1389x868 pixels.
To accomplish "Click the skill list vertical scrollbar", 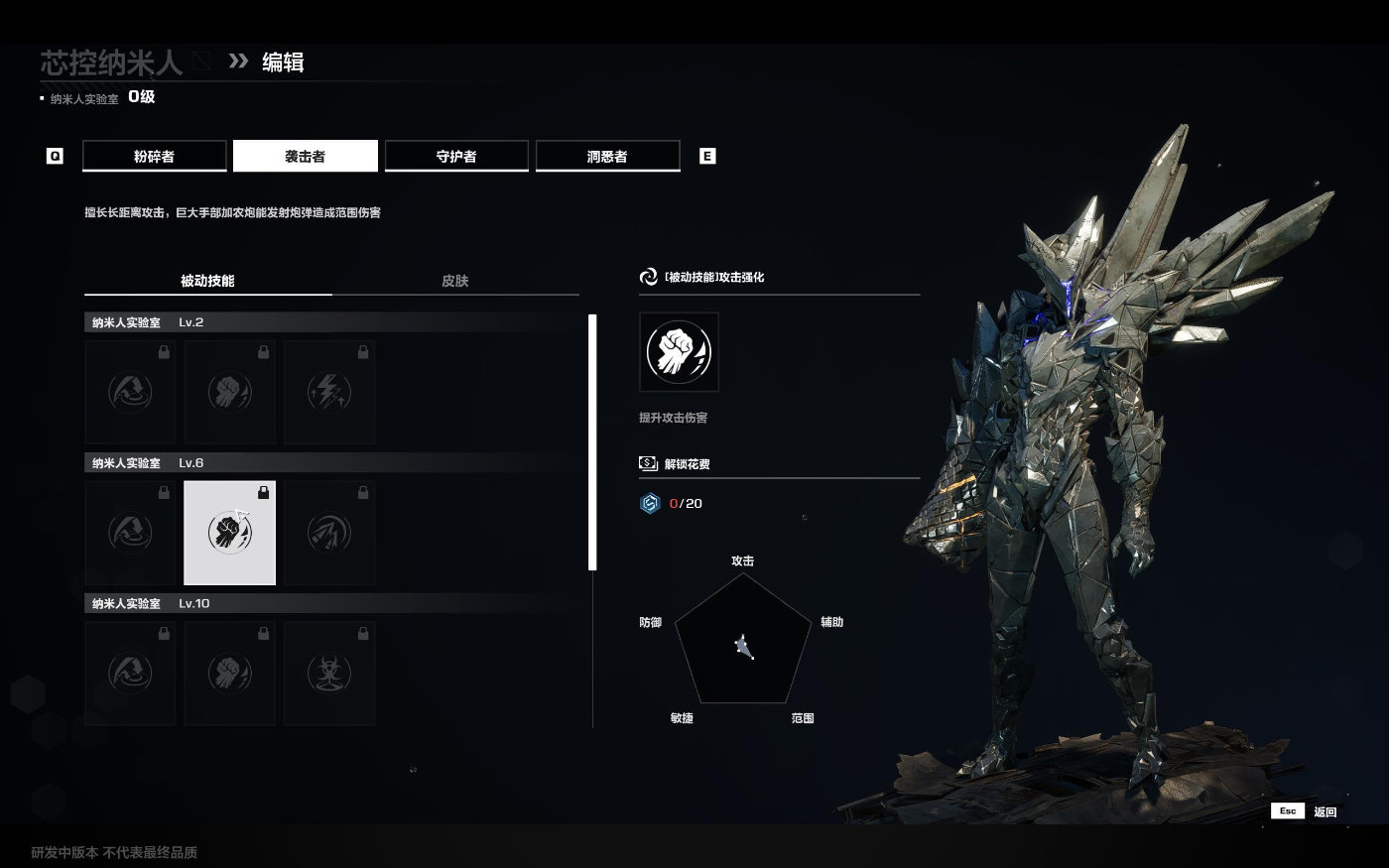I will [x=592, y=442].
